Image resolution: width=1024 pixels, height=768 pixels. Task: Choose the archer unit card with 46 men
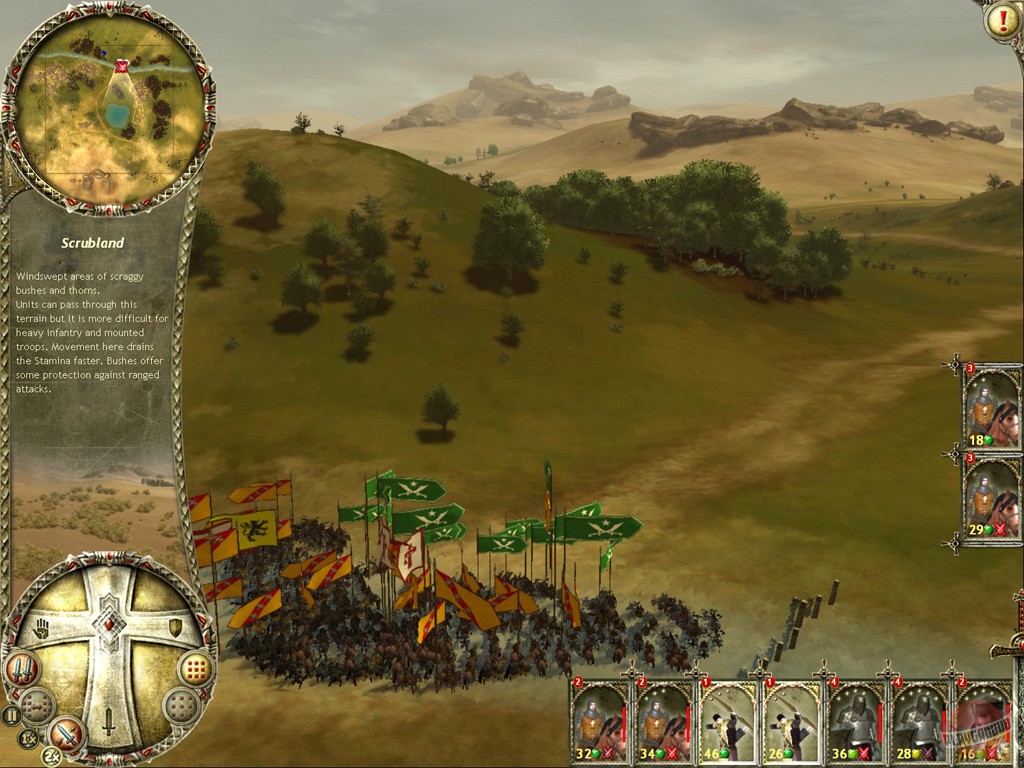728,722
